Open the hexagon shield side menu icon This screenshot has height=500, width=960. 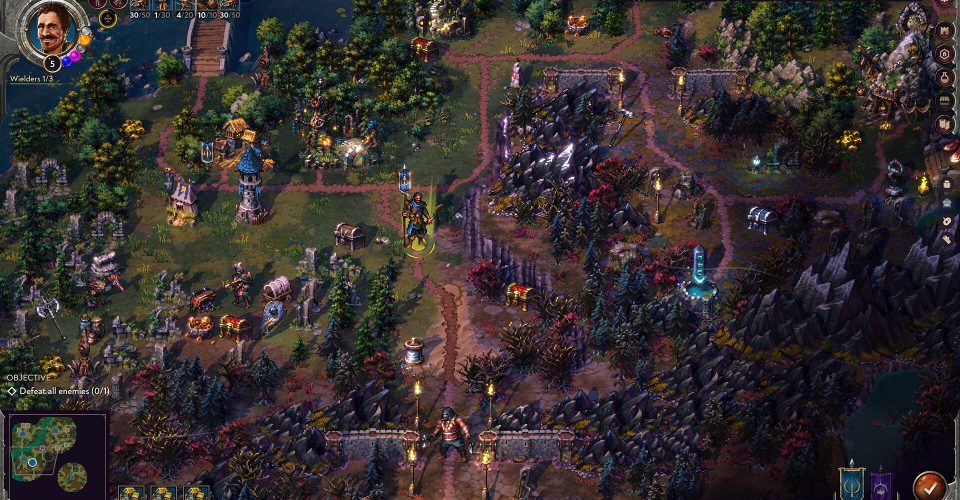tap(945, 53)
